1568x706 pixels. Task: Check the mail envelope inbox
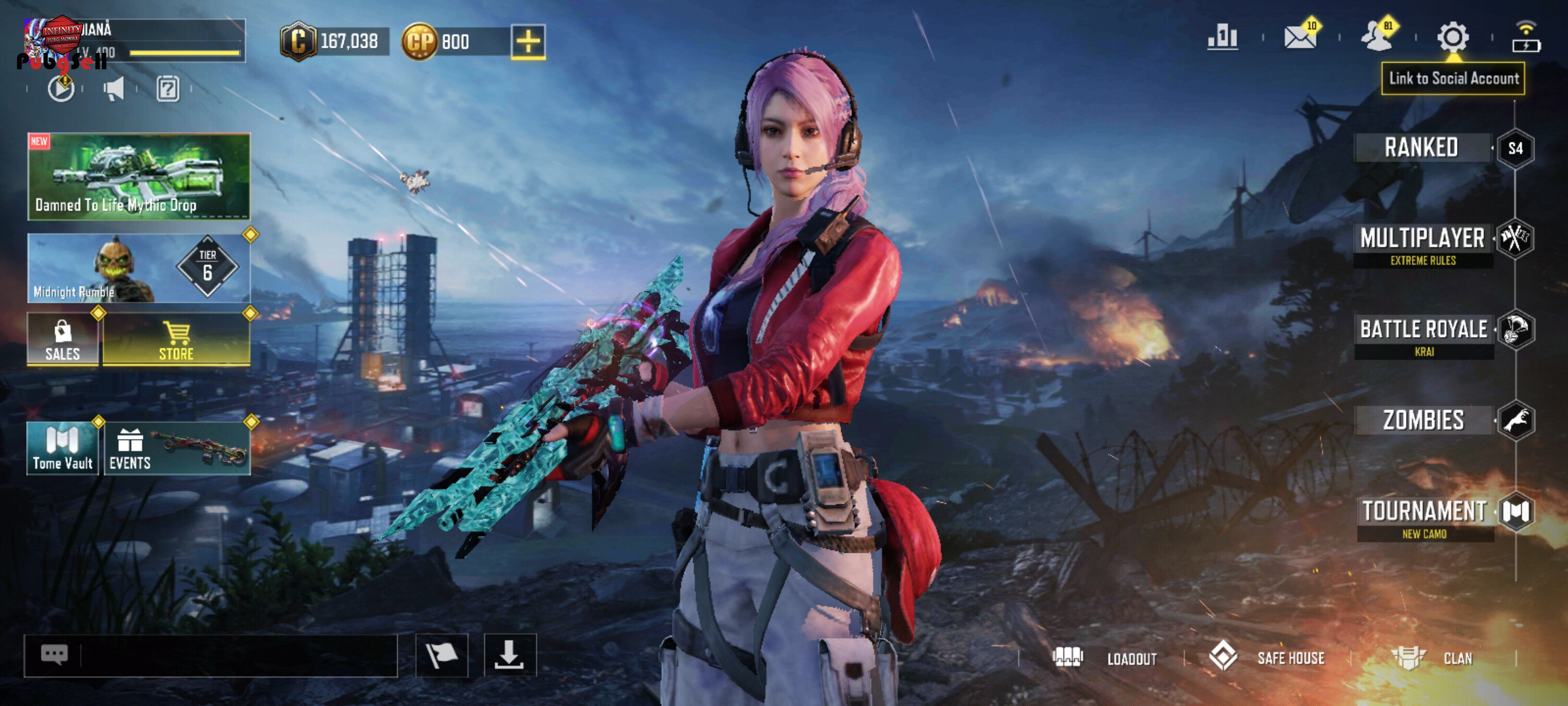(1300, 37)
